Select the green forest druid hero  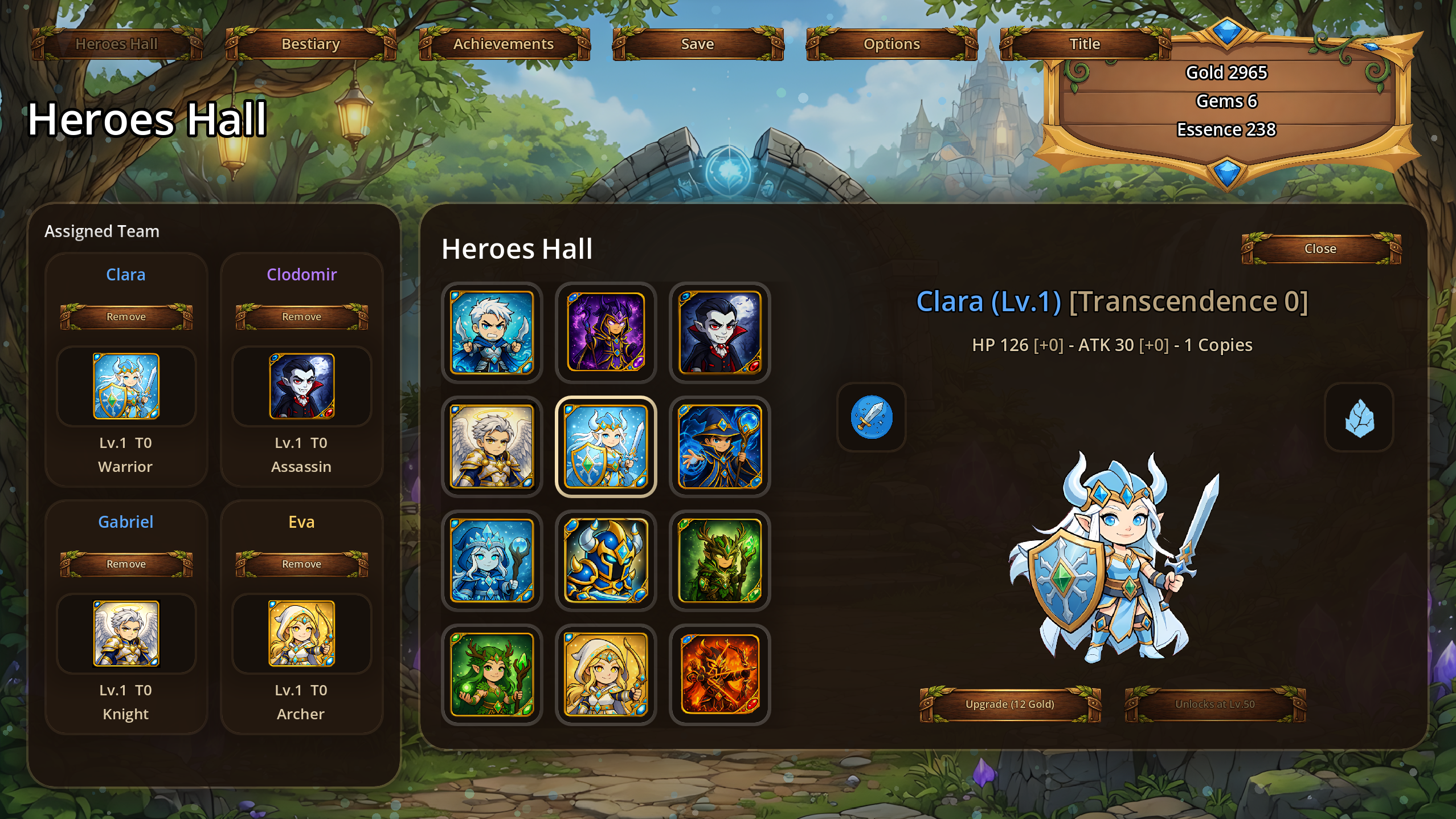[x=719, y=560]
